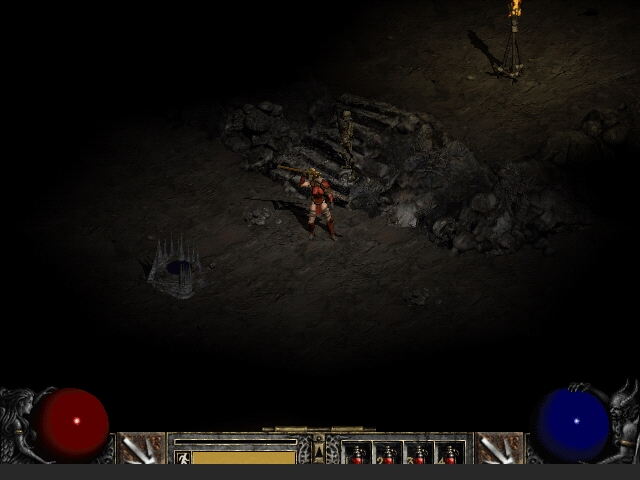The height and width of the screenshot is (480, 640).
Task: Open the left mouse button skill selector
Action: click(x=141, y=449)
